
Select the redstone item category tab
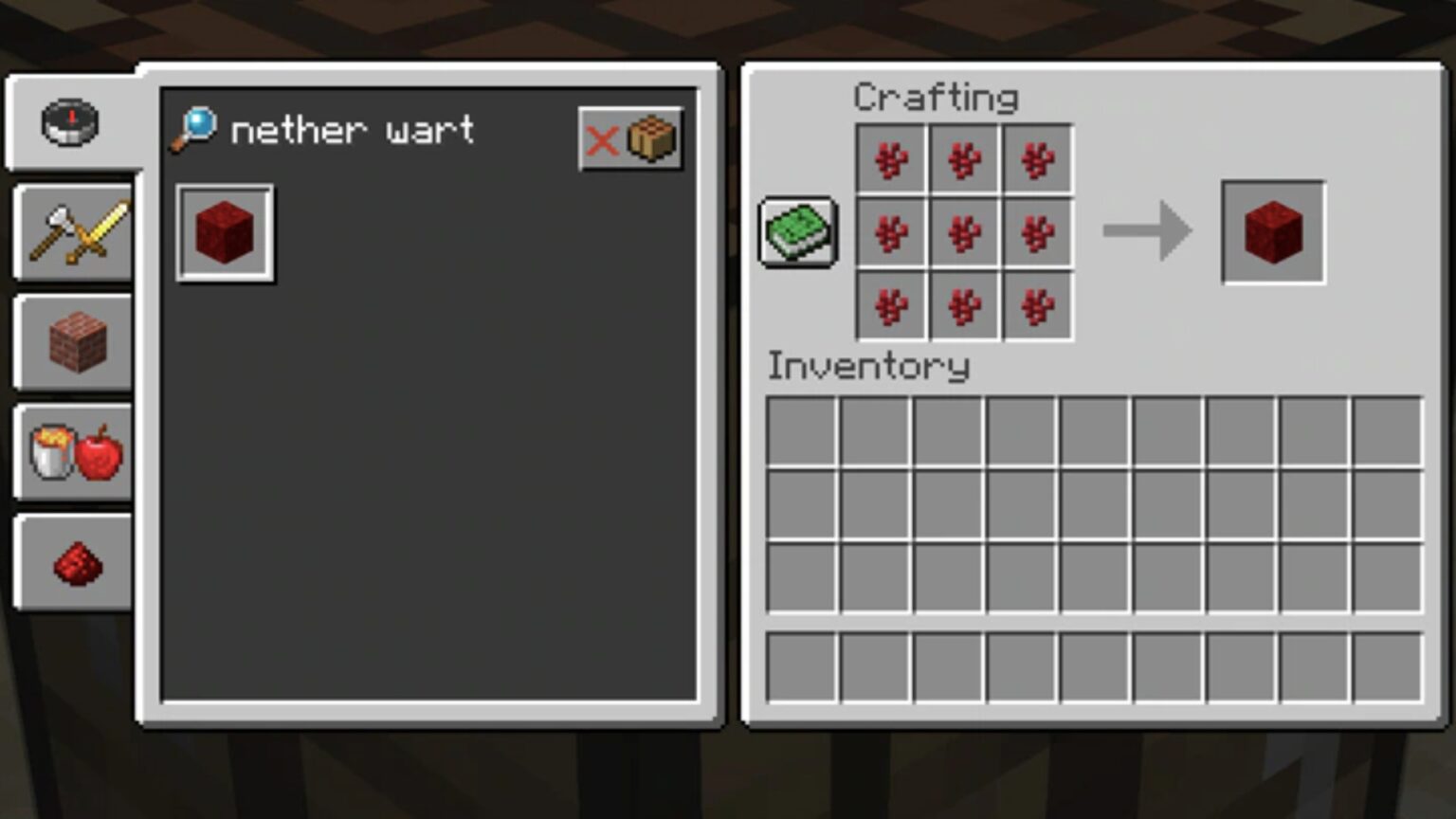click(73, 563)
